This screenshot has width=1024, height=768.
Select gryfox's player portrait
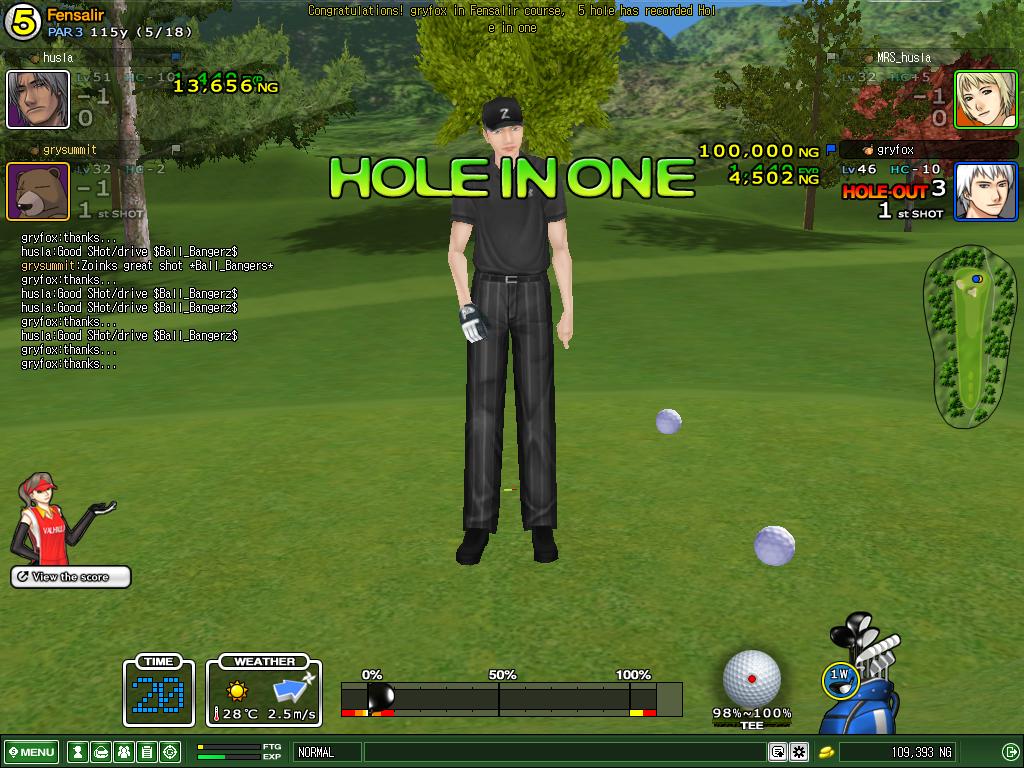985,191
